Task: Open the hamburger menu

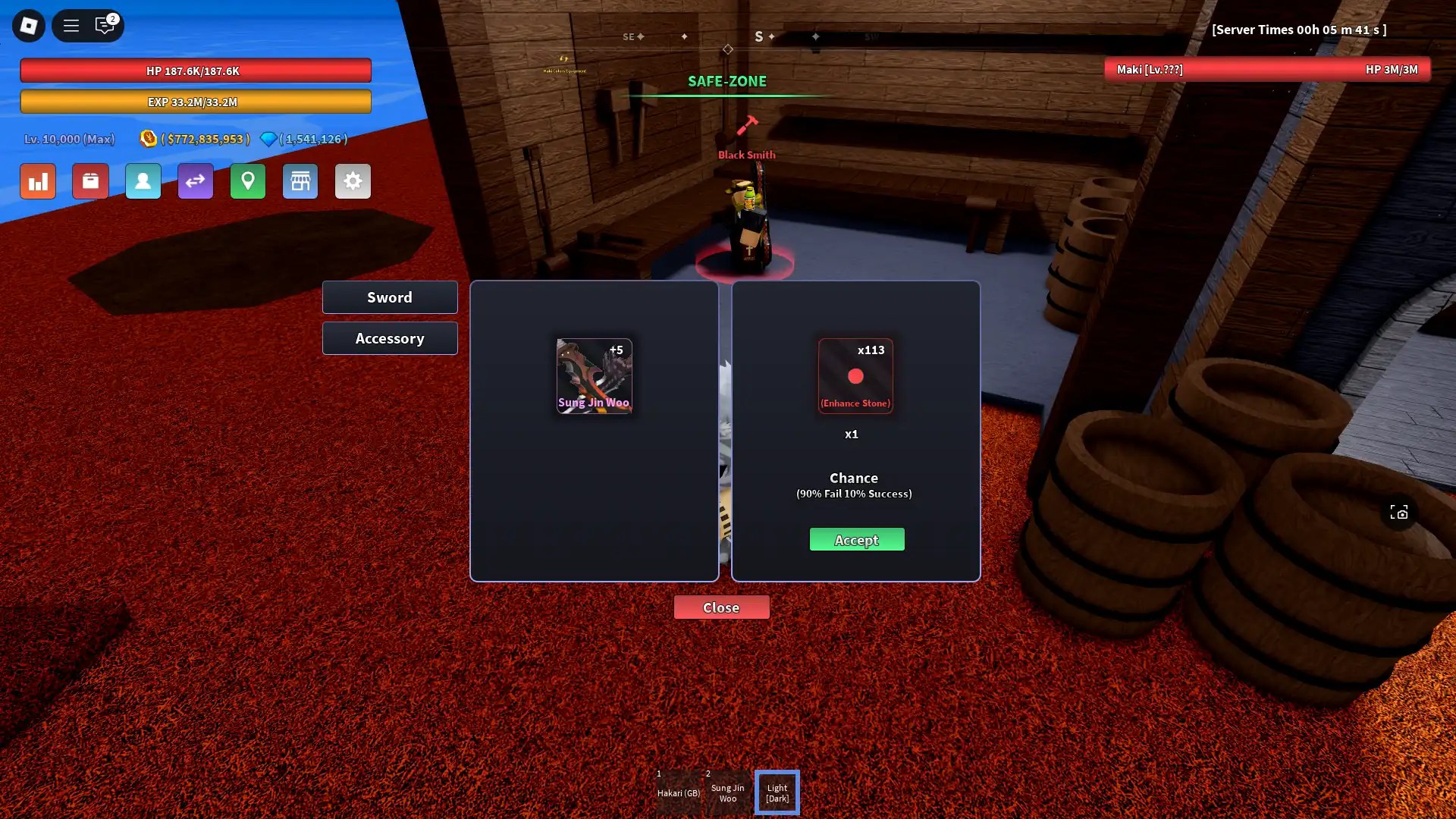Action: (x=71, y=25)
